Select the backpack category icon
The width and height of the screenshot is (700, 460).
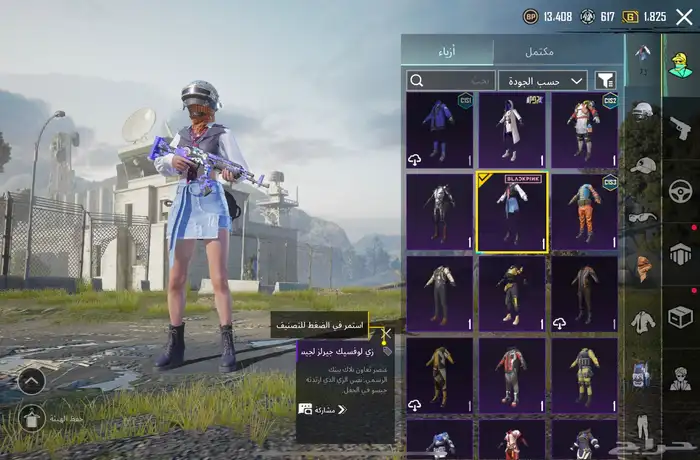(642, 375)
